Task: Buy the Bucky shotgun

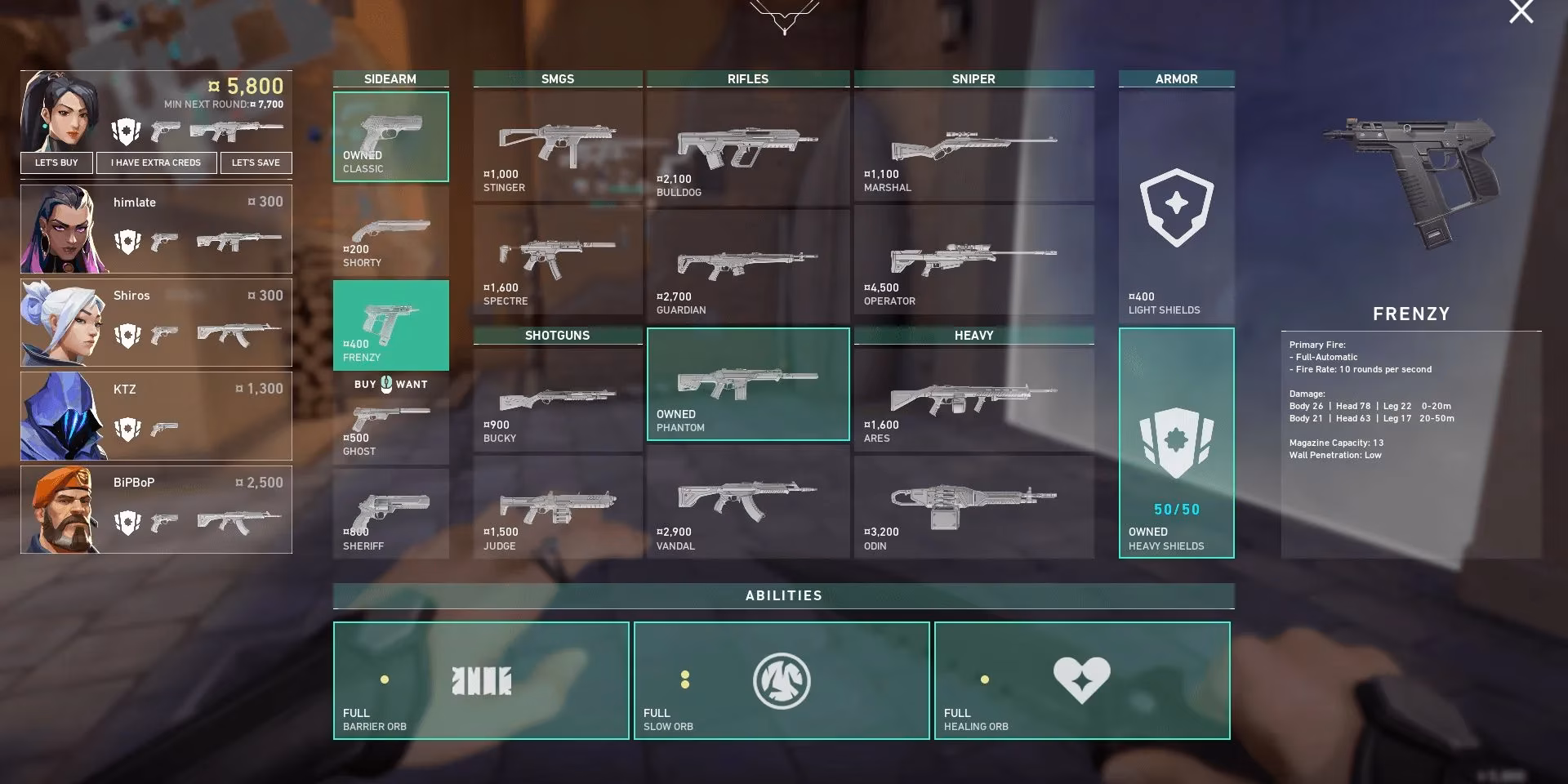Action: point(557,400)
